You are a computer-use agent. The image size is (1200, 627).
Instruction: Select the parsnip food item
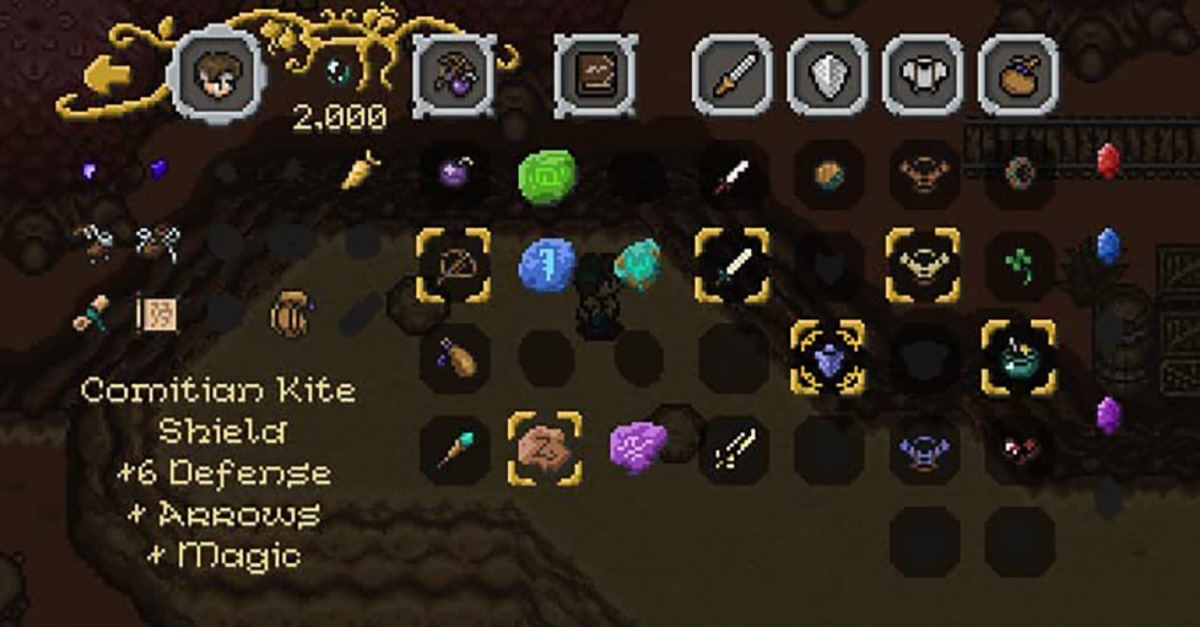(x=361, y=172)
